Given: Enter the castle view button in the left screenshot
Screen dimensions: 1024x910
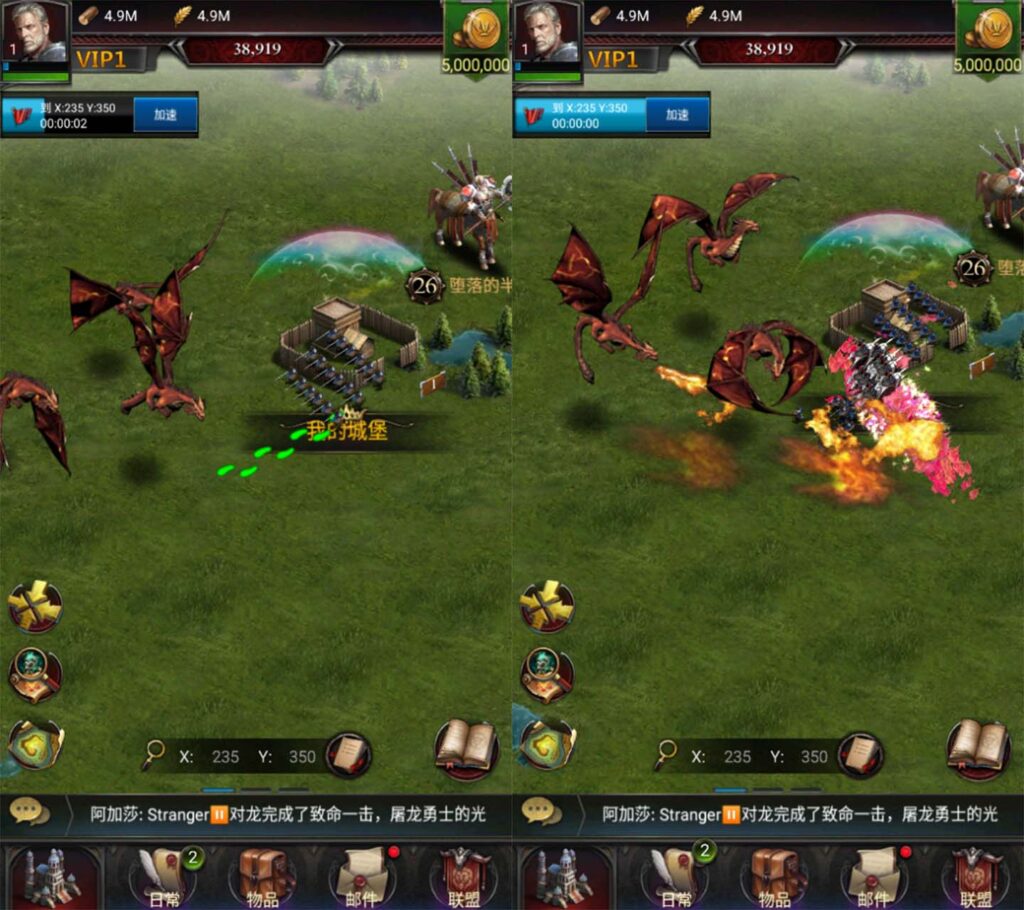Looking at the screenshot, I should [x=52, y=877].
